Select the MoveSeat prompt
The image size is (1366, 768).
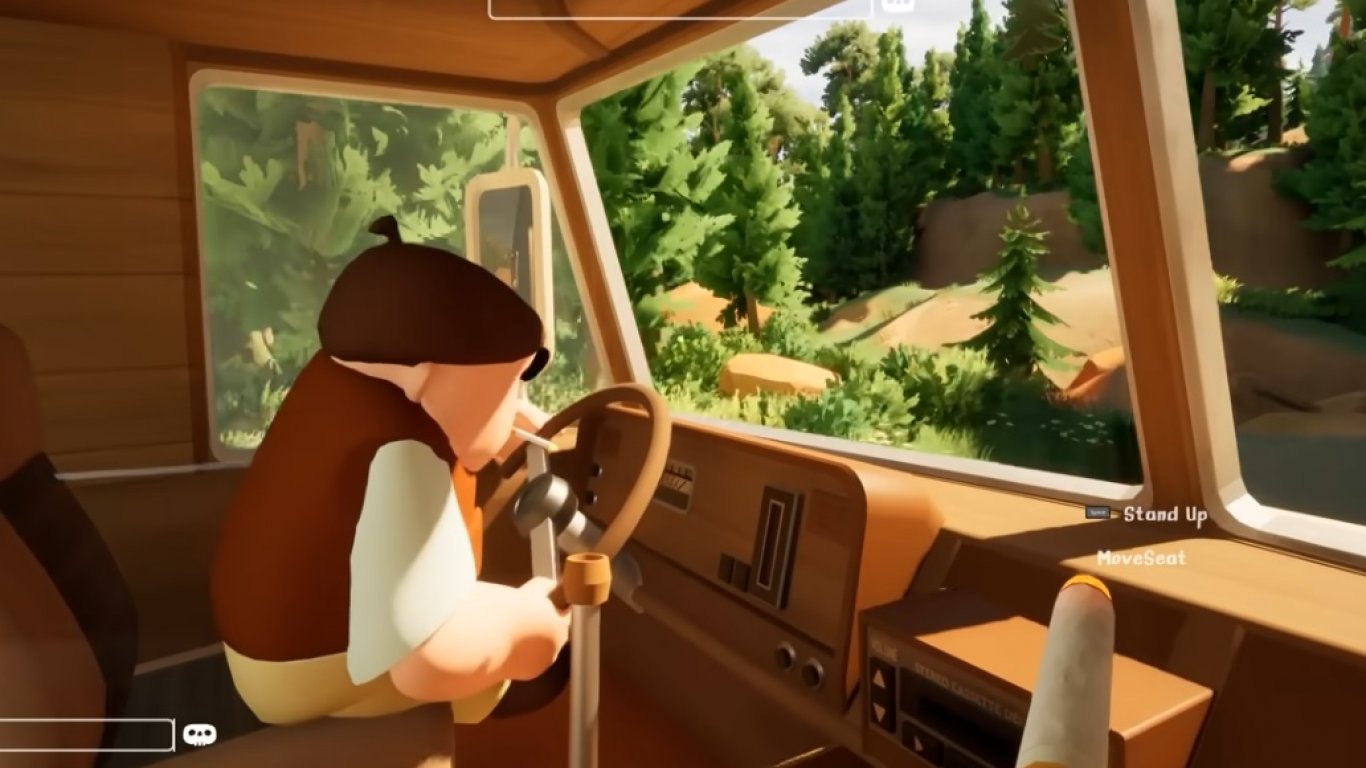click(x=1142, y=558)
